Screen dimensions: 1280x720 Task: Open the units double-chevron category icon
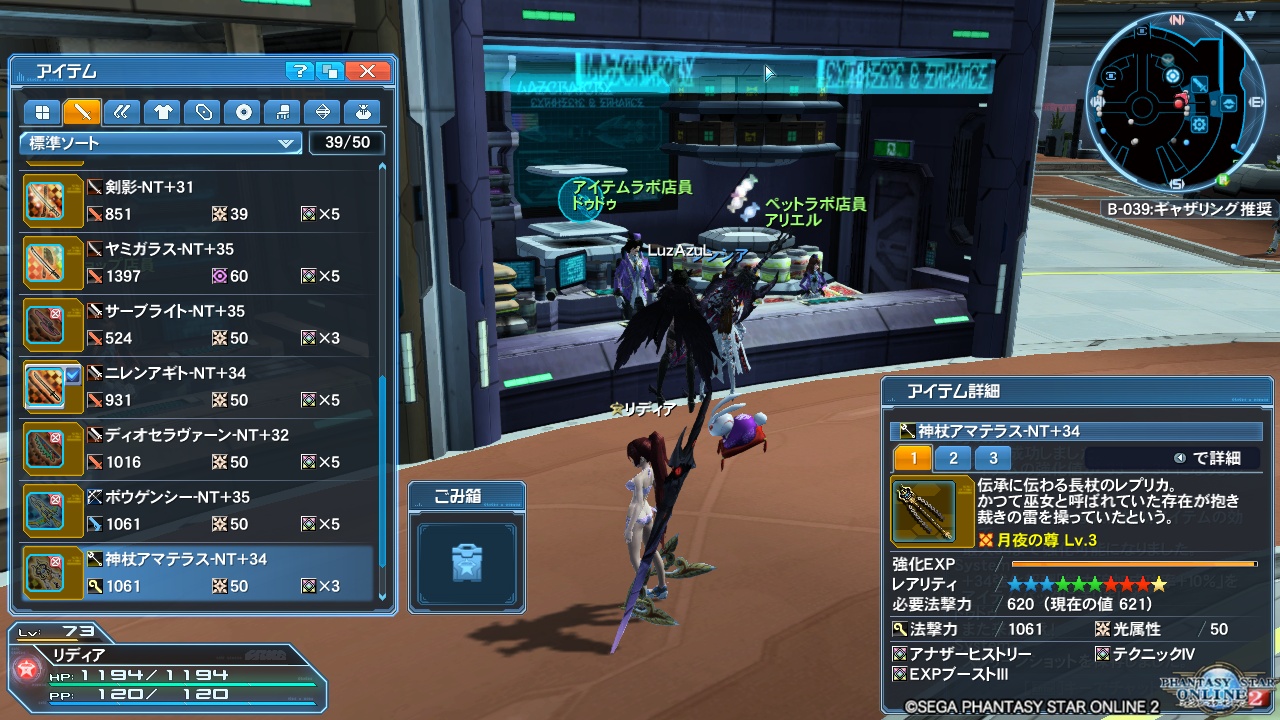coord(122,113)
